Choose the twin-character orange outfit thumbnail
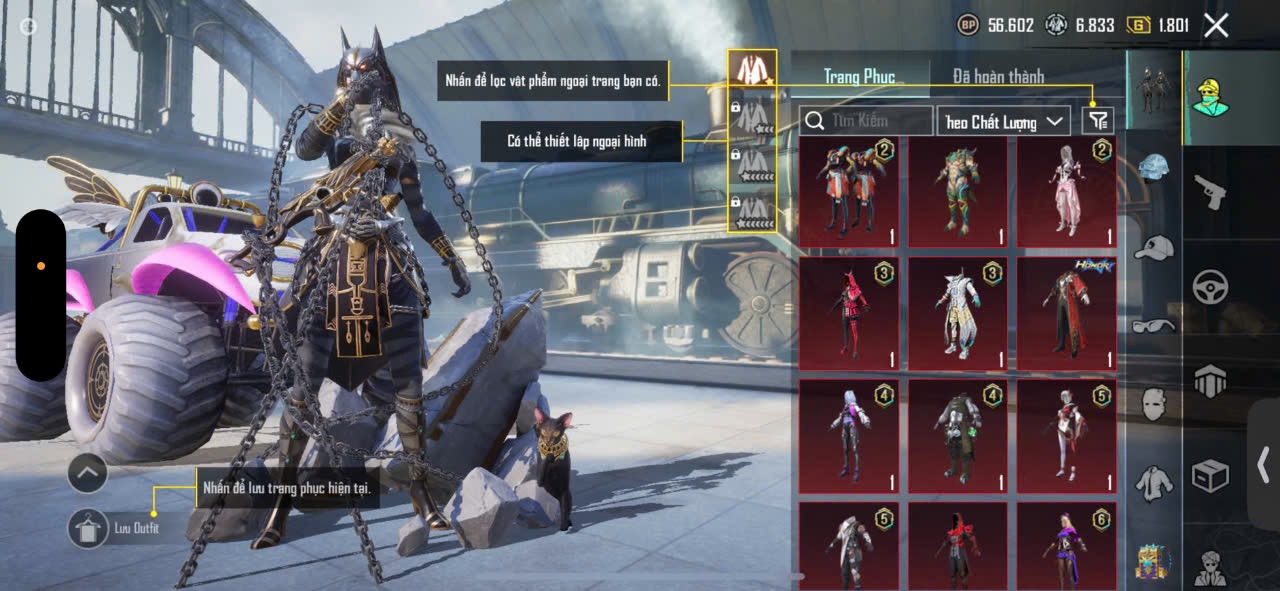The height and width of the screenshot is (591, 1280). click(x=848, y=192)
